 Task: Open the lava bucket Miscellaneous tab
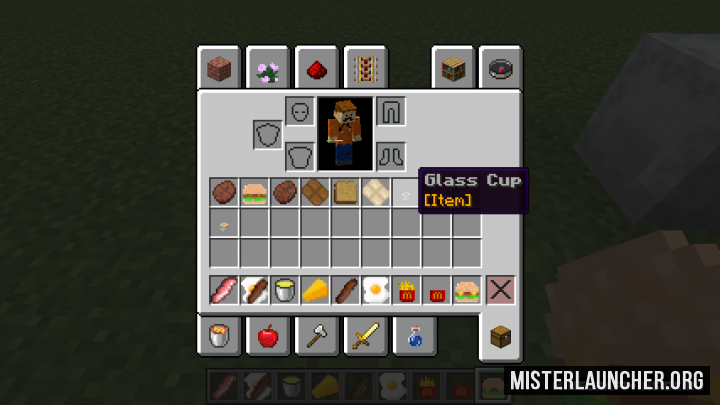(219, 336)
